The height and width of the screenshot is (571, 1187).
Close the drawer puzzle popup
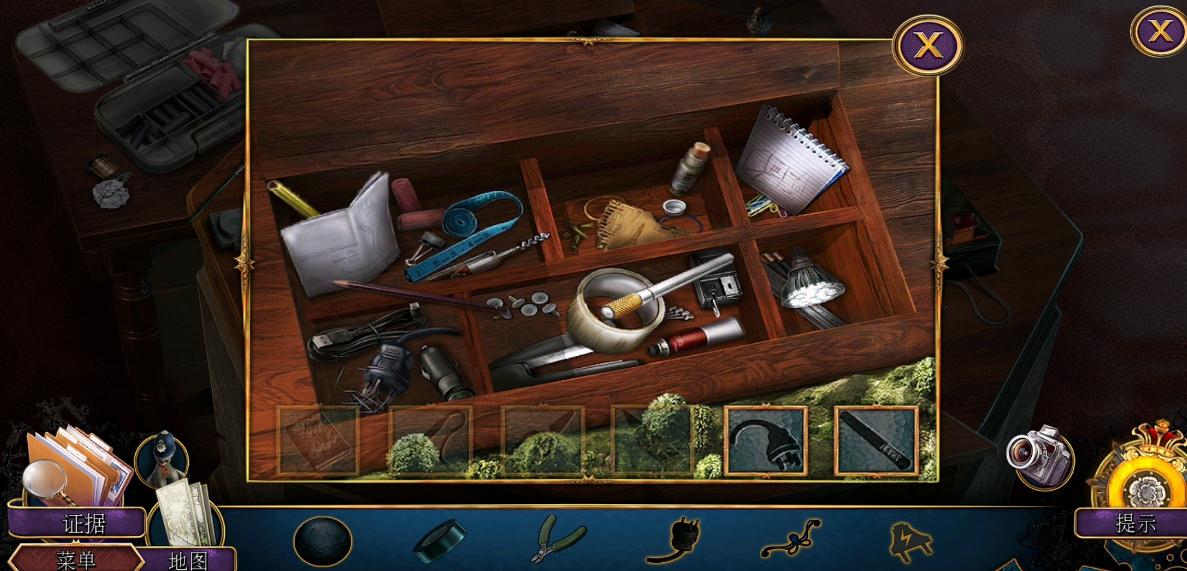click(x=928, y=45)
